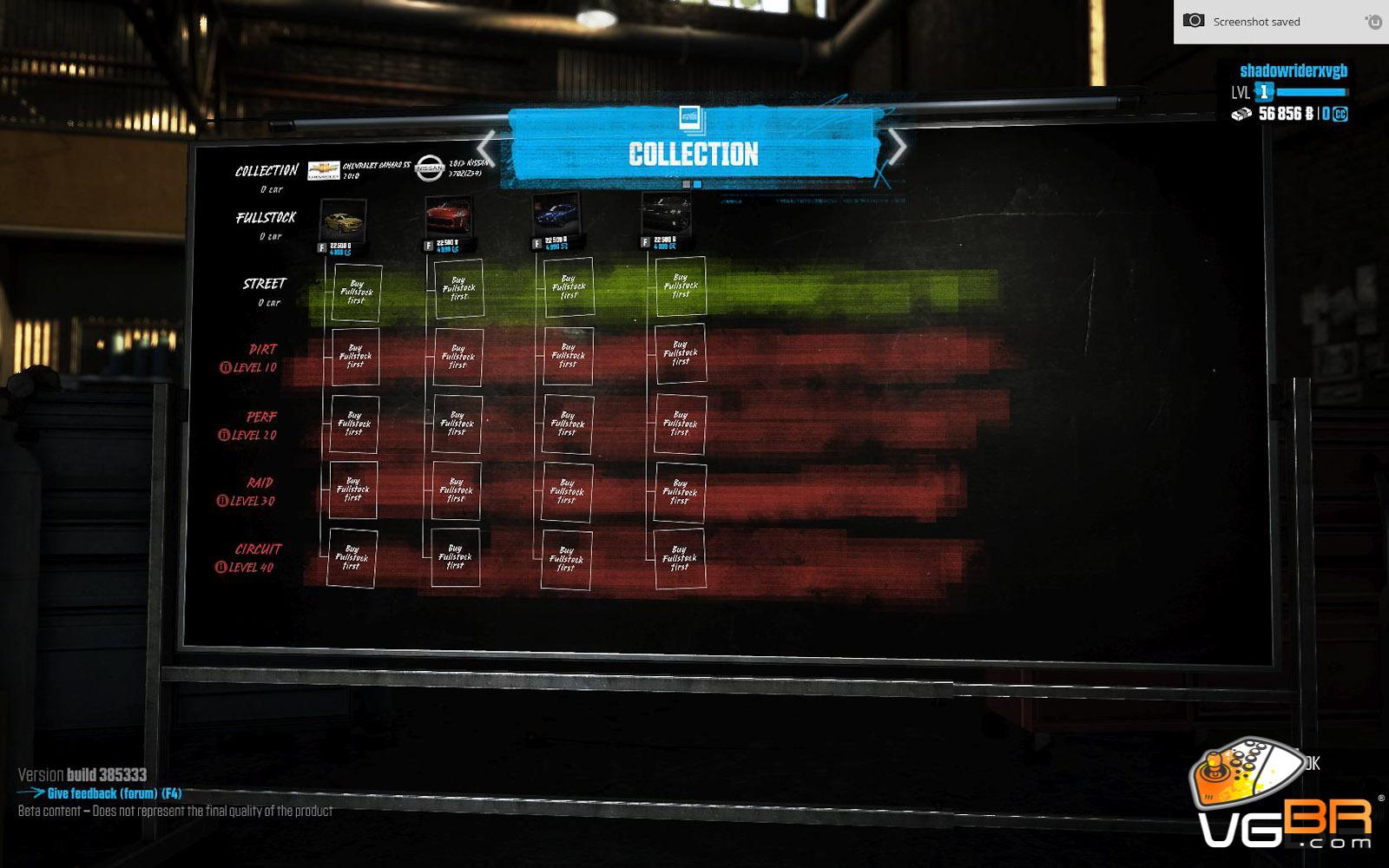
Task: Choose the black fullstock car thumbnail
Action: click(x=666, y=214)
